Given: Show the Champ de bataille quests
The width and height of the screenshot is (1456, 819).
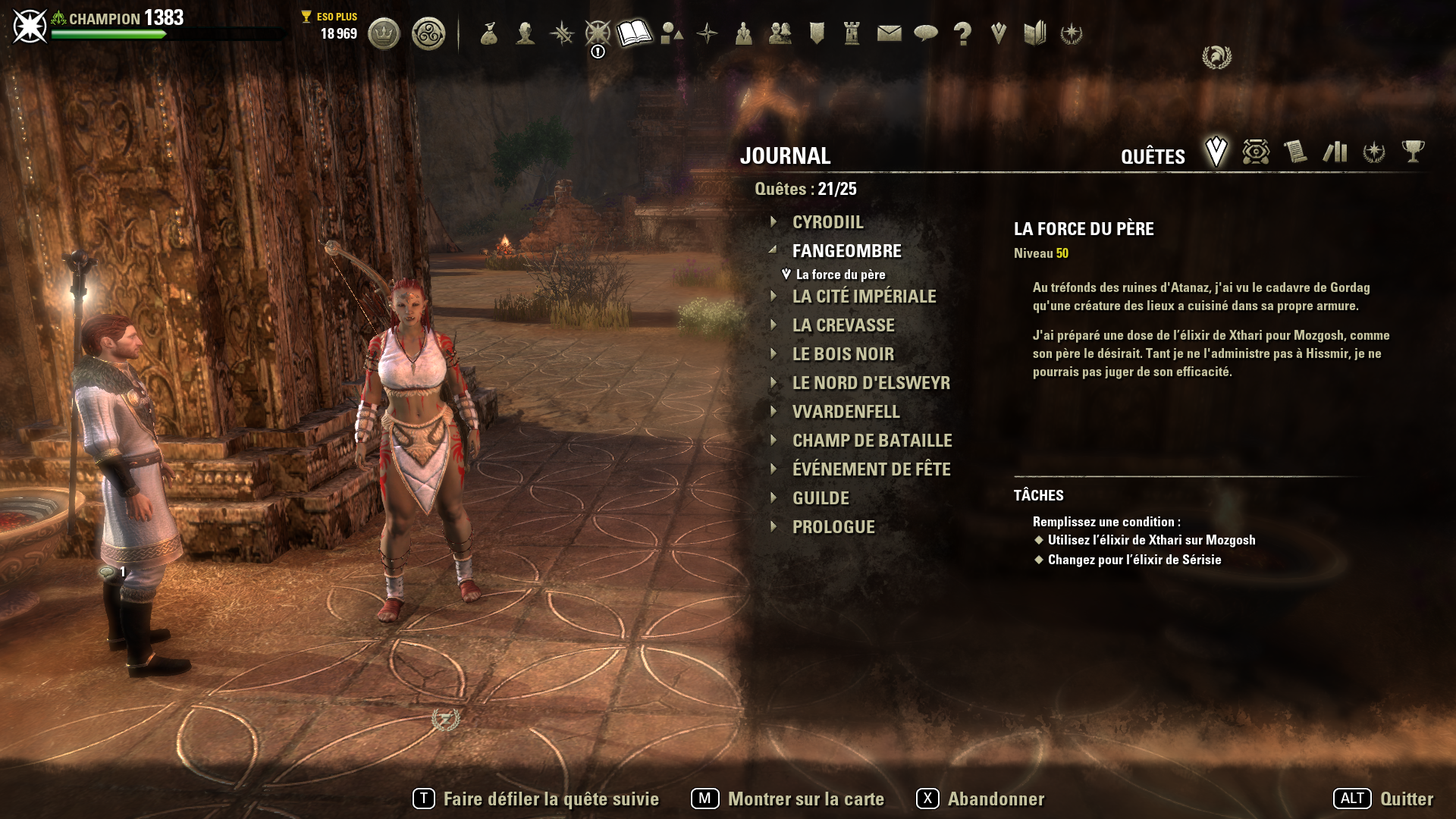Looking at the screenshot, I should coord(871,441).
